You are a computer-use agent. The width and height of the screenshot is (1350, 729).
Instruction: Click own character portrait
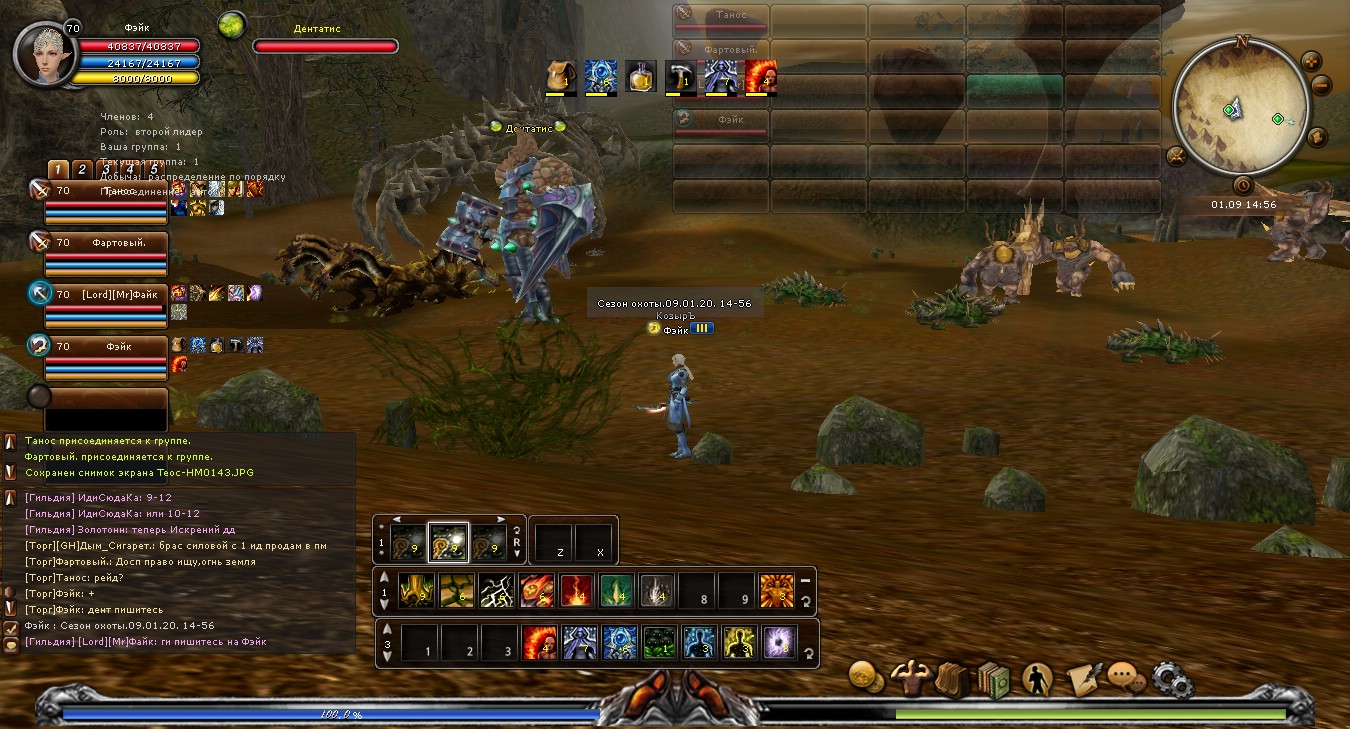click(45, 55)
